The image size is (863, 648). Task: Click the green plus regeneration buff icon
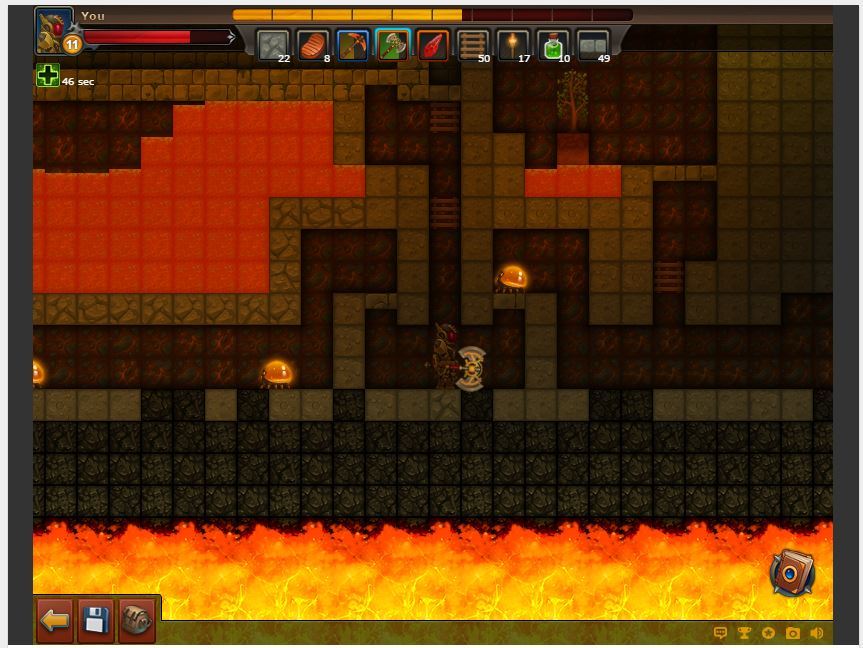point(47,75)
